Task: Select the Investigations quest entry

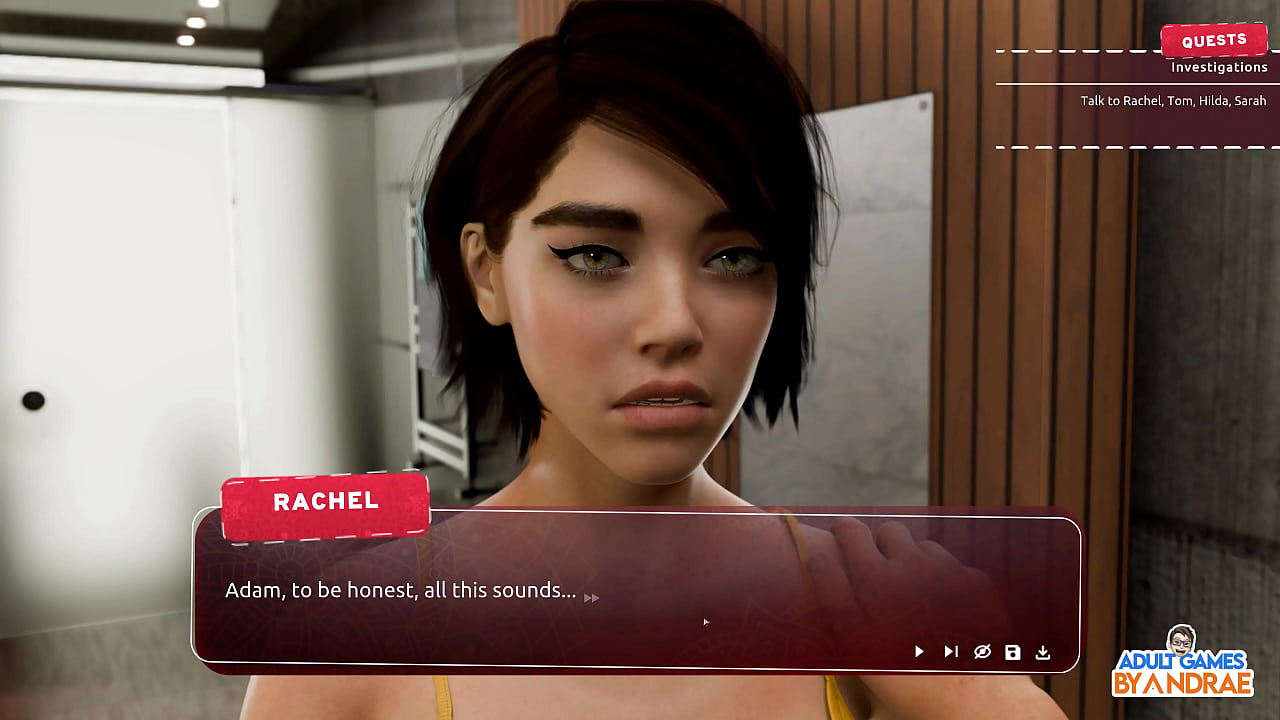Action: (1219, 68)
